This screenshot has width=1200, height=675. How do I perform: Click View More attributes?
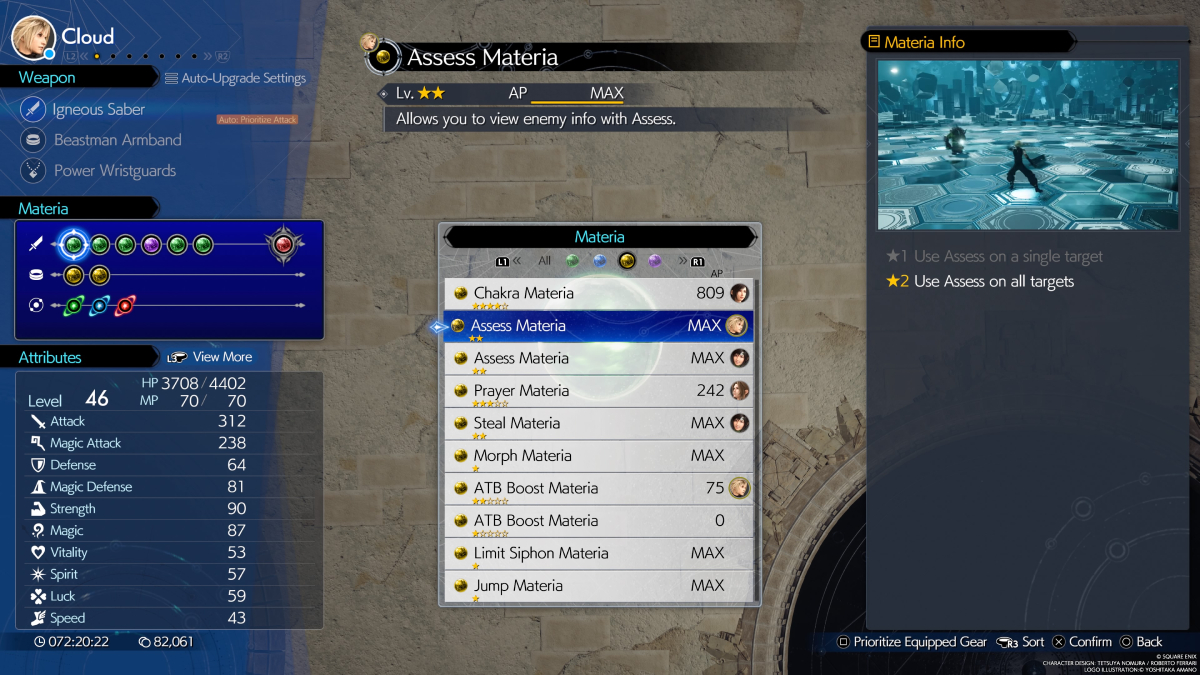tap(211, 357)
